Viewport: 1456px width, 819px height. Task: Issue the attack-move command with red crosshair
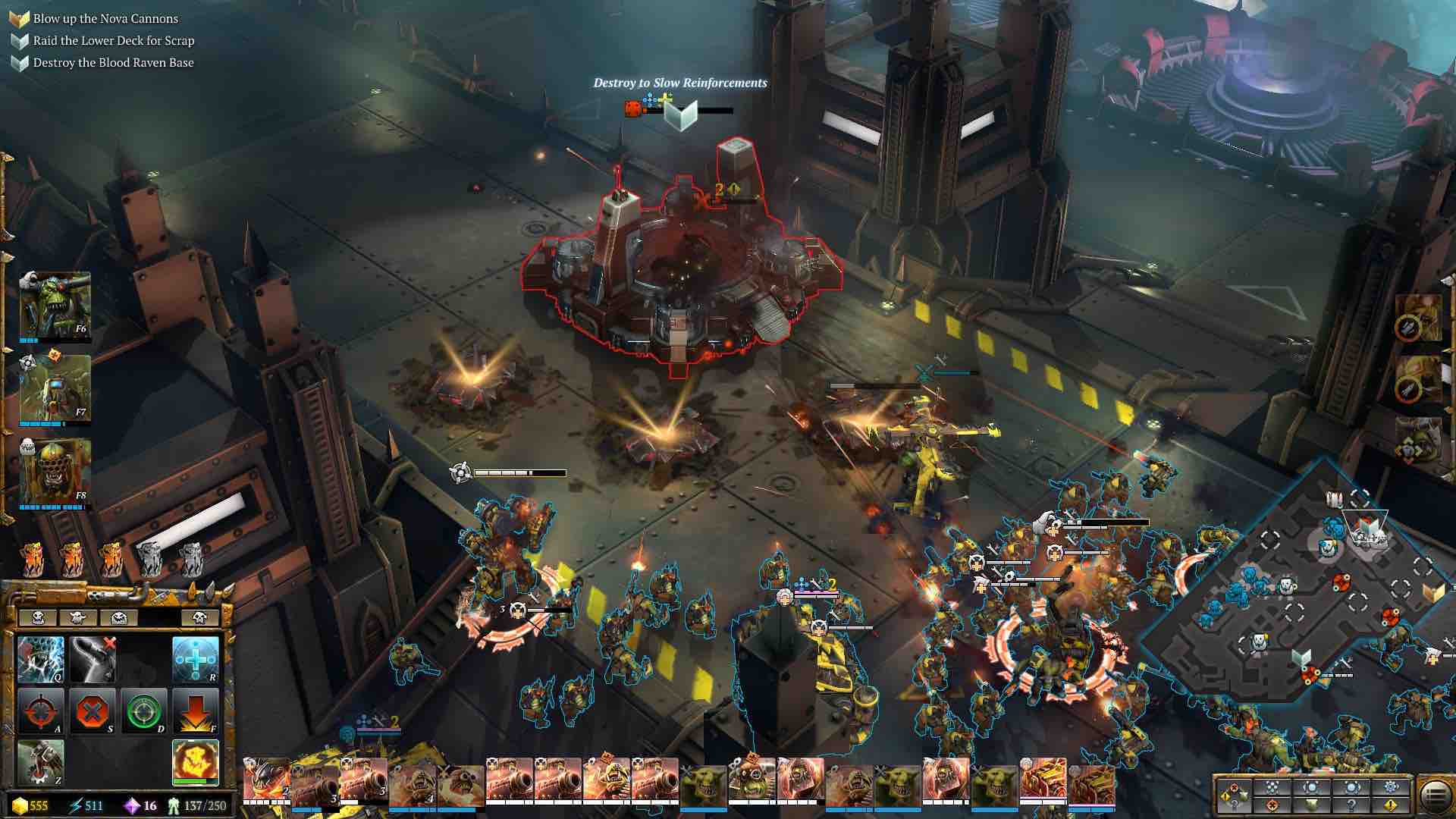[41, 712]
